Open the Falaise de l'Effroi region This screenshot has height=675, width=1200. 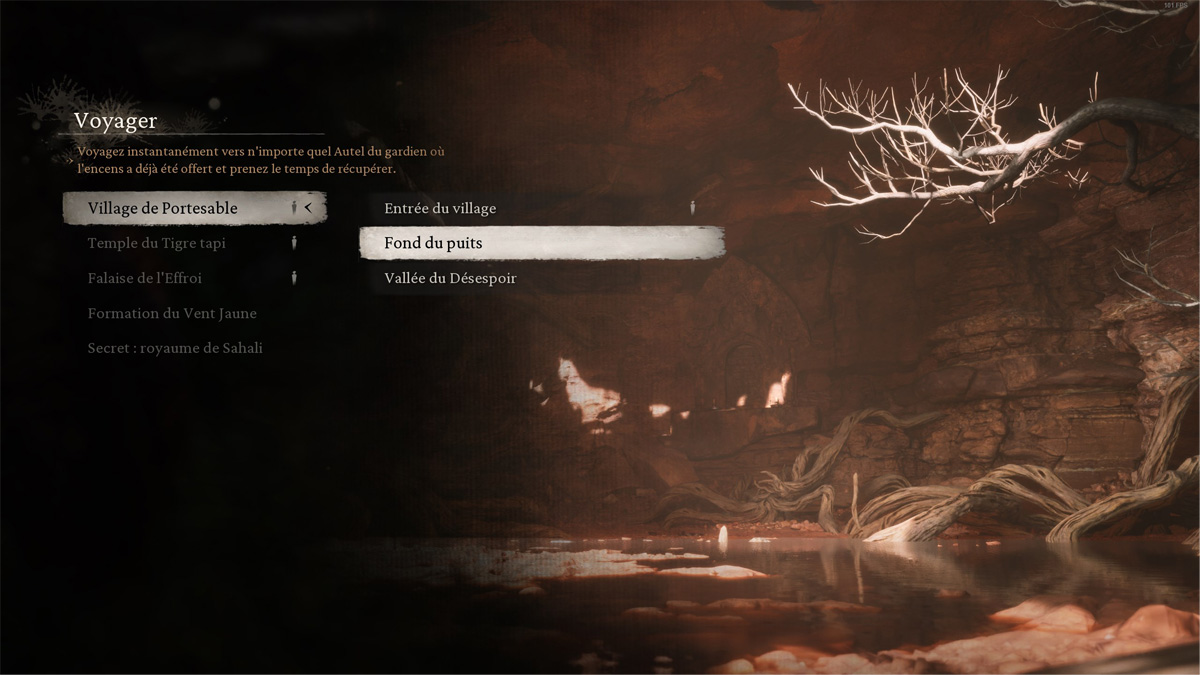tap(145, 278)
